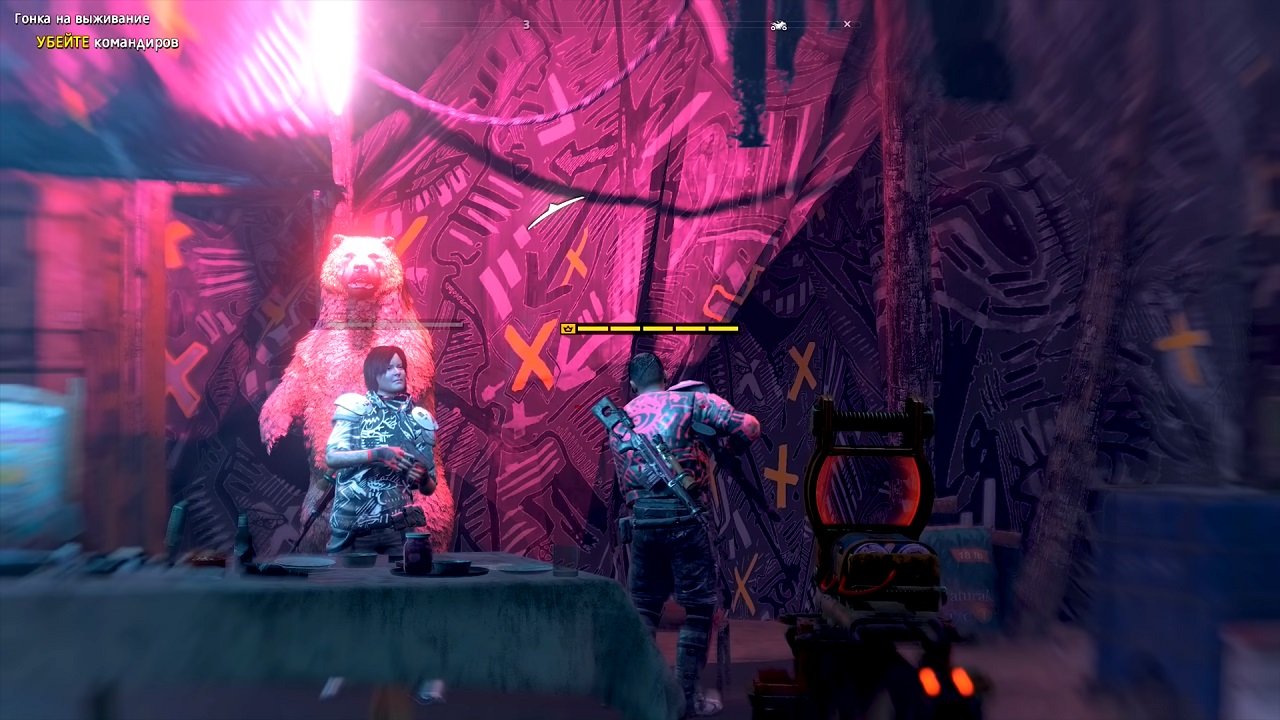The height and width of the screenshot is (720, 1280).
Task: Click the middle segment of the commander health bar
Action: pyautogui.click(x=657, y=327)
